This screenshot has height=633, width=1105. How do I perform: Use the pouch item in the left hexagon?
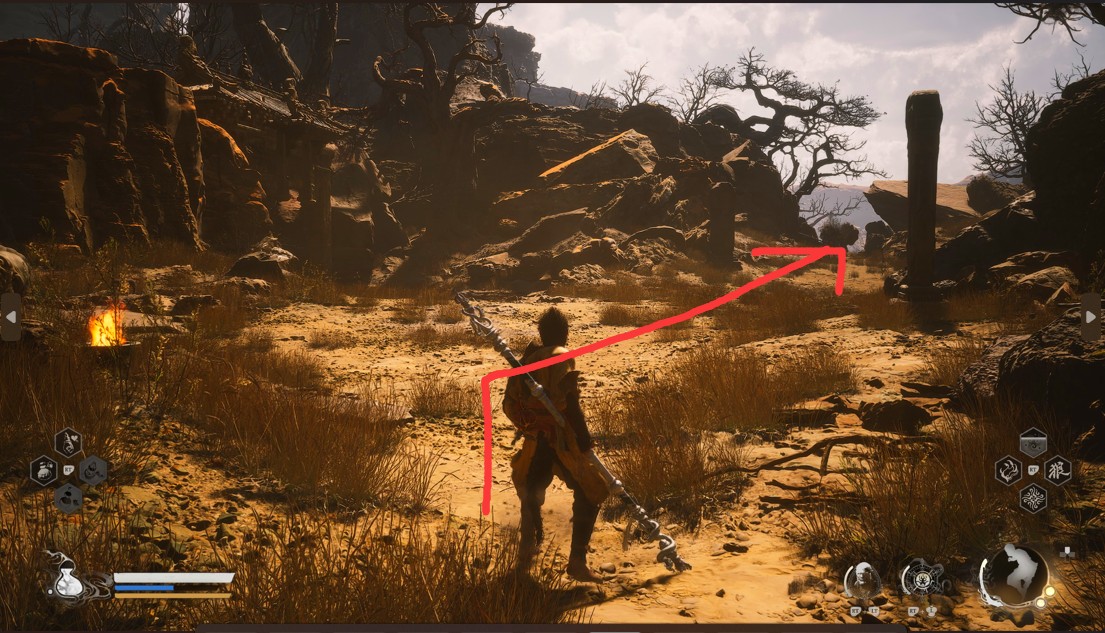(x=43, y=470)
